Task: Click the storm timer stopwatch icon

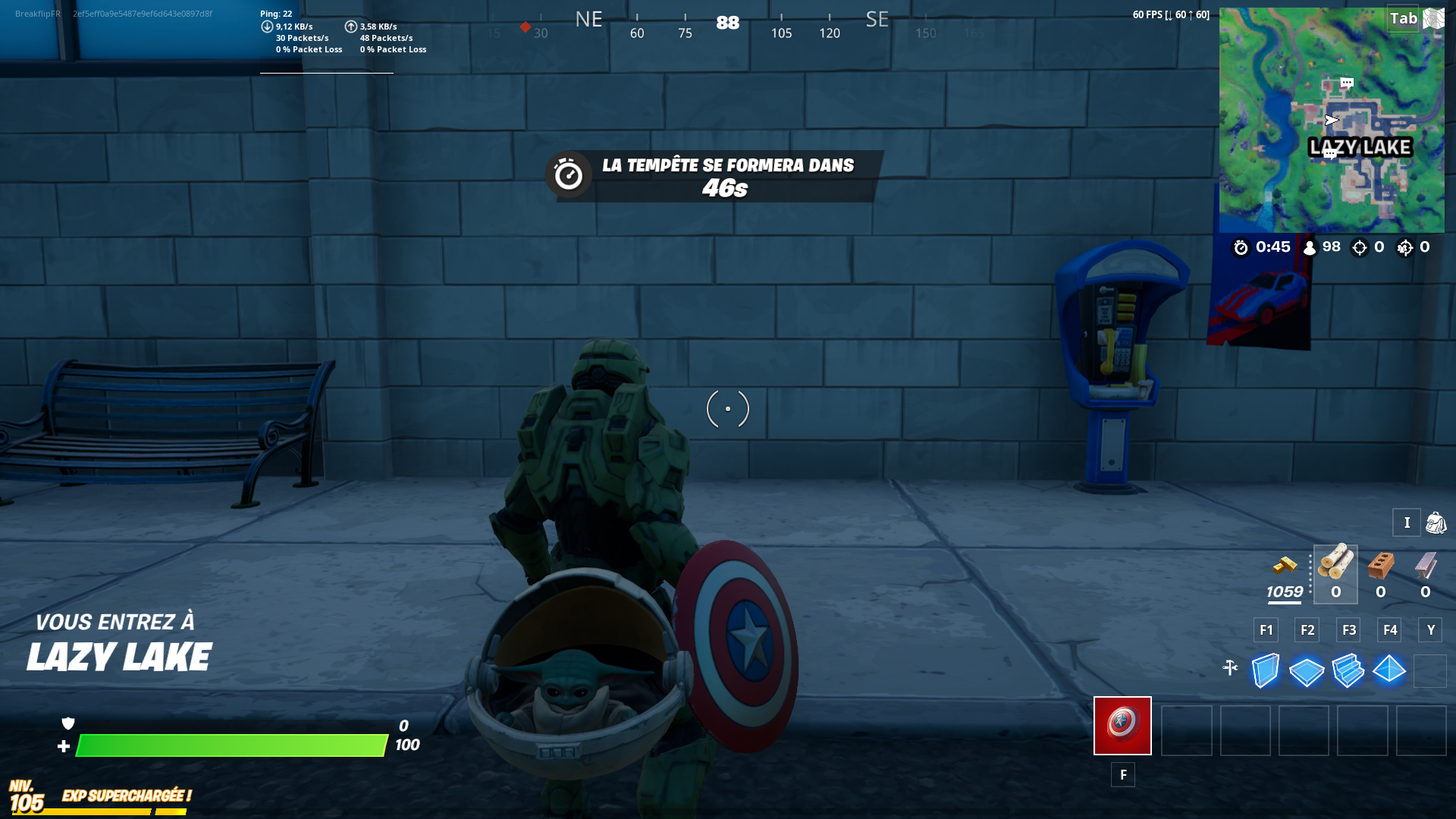Action: click(x=1242, y=247)
